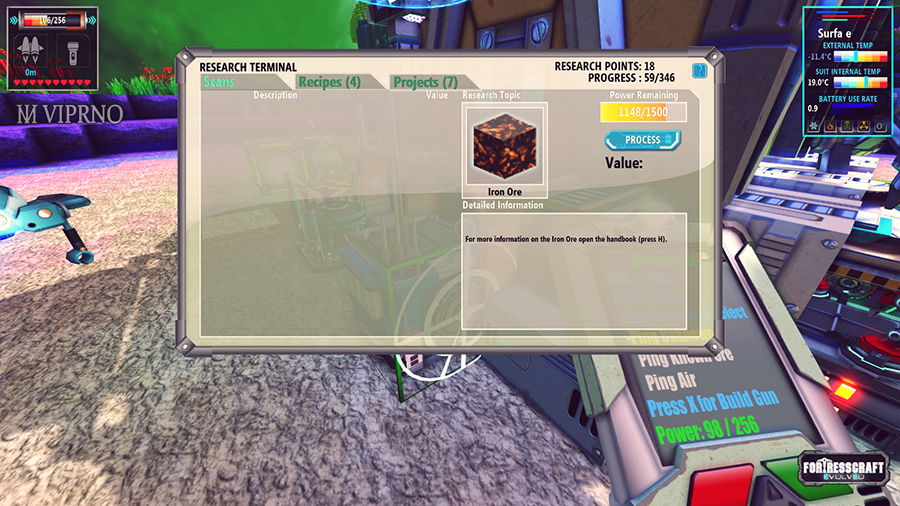Switch to the Scans tab
Image resolution: width=900 pixels, height=506 pixels.
pos(219,82)
